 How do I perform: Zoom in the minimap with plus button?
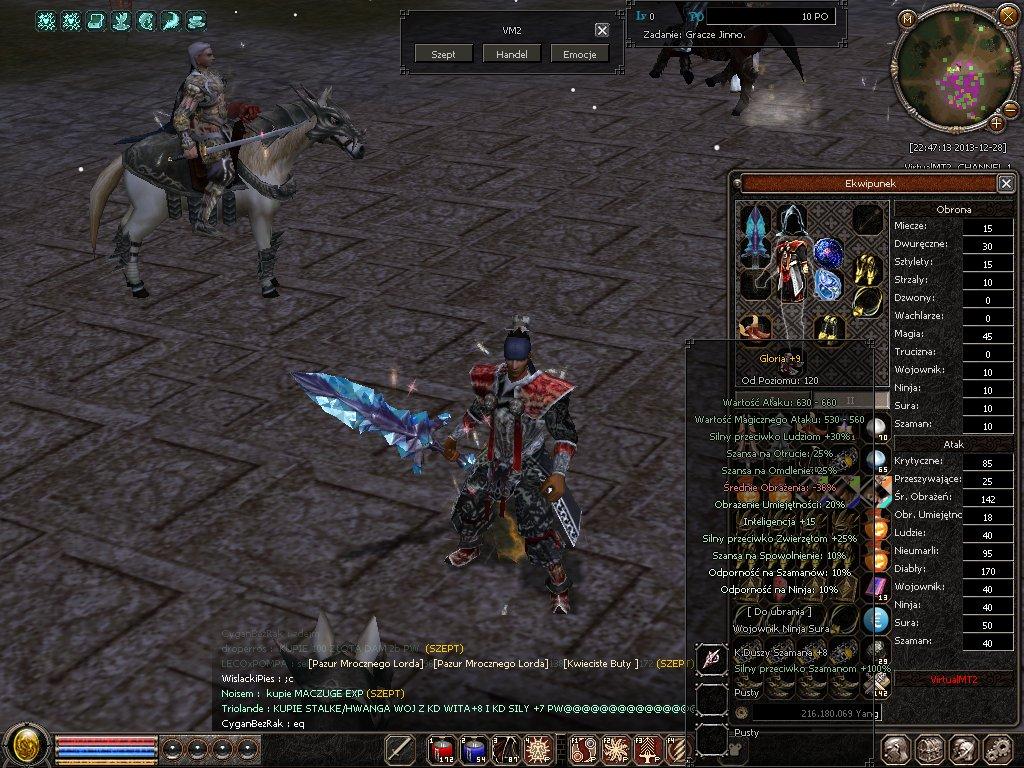pos(997,123)
